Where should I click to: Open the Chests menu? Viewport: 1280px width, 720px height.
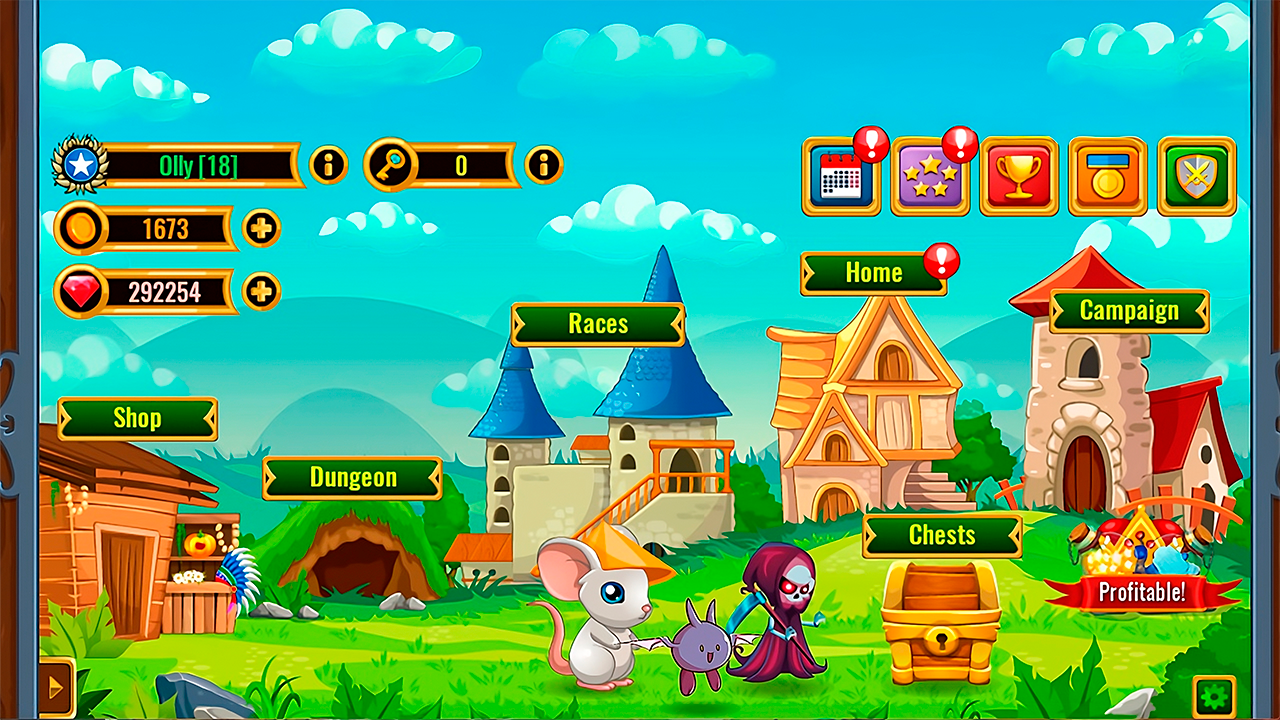[942, 536]
